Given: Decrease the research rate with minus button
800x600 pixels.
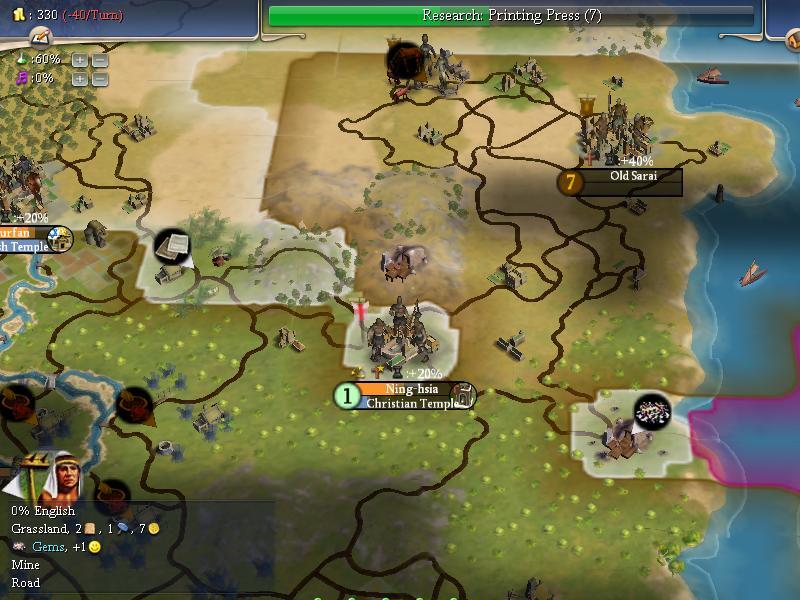Looking at the screenshot, I should [99, 60].
